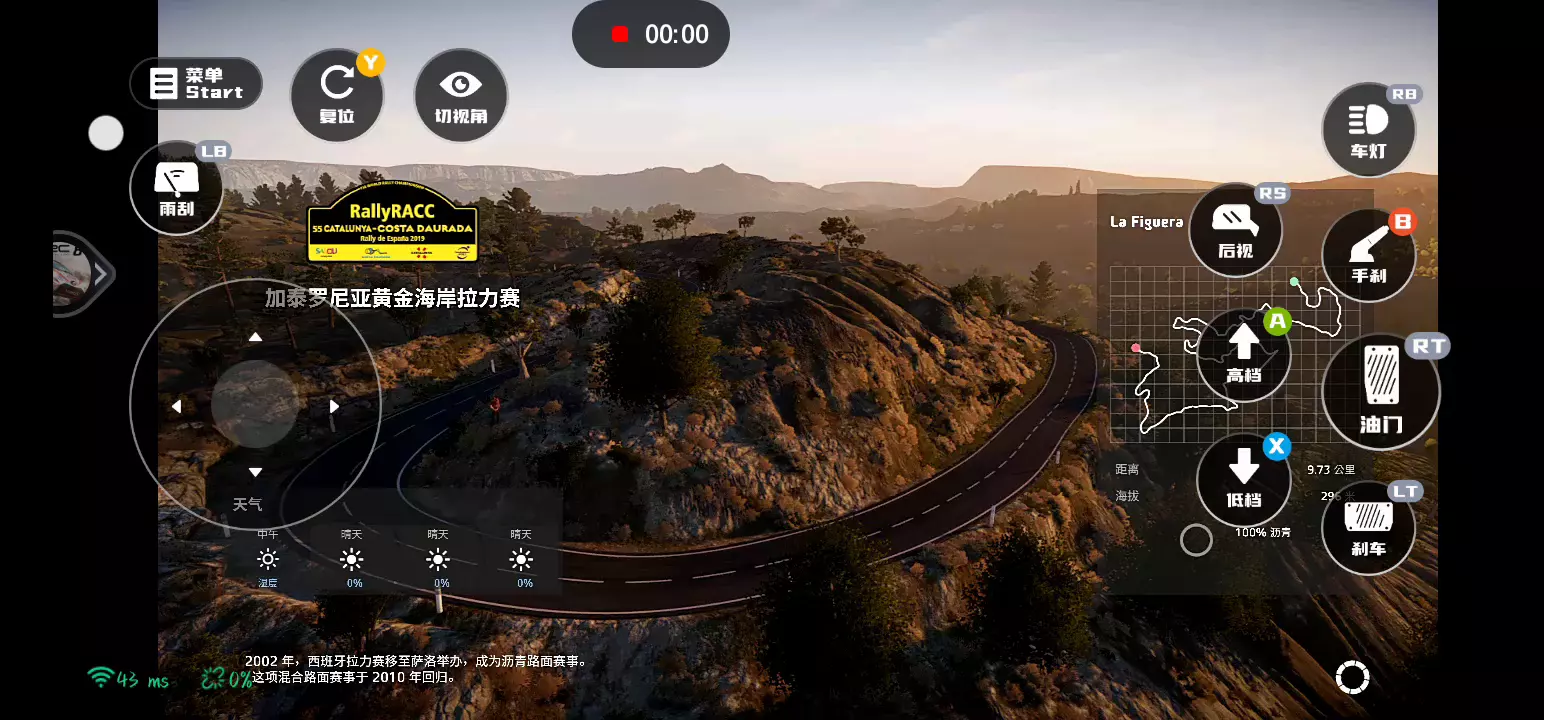Viewport: 1544px width, 720px height.
Task: Tap the virtual joystick up arrow
Action: click(x=255, y=337)
